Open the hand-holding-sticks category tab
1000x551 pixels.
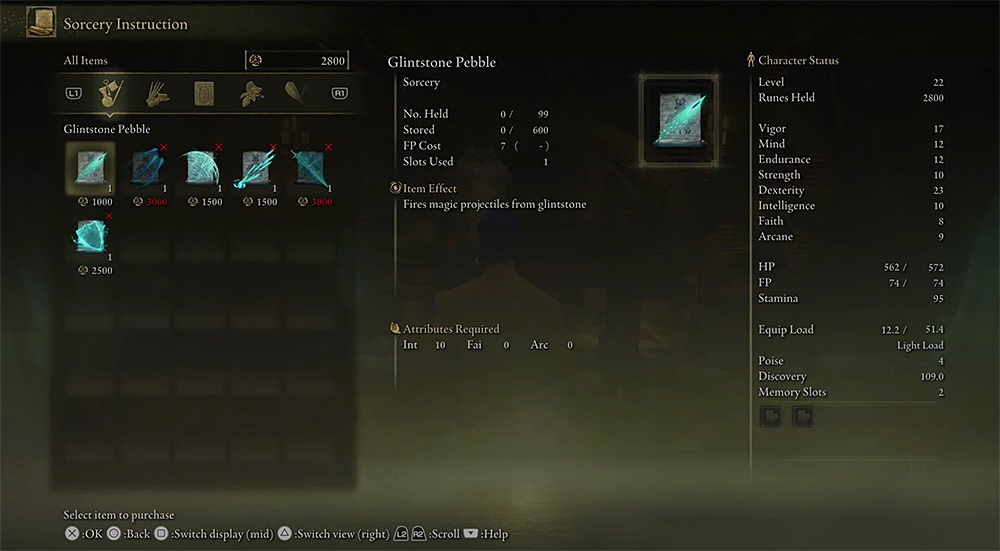click(158, 94)
